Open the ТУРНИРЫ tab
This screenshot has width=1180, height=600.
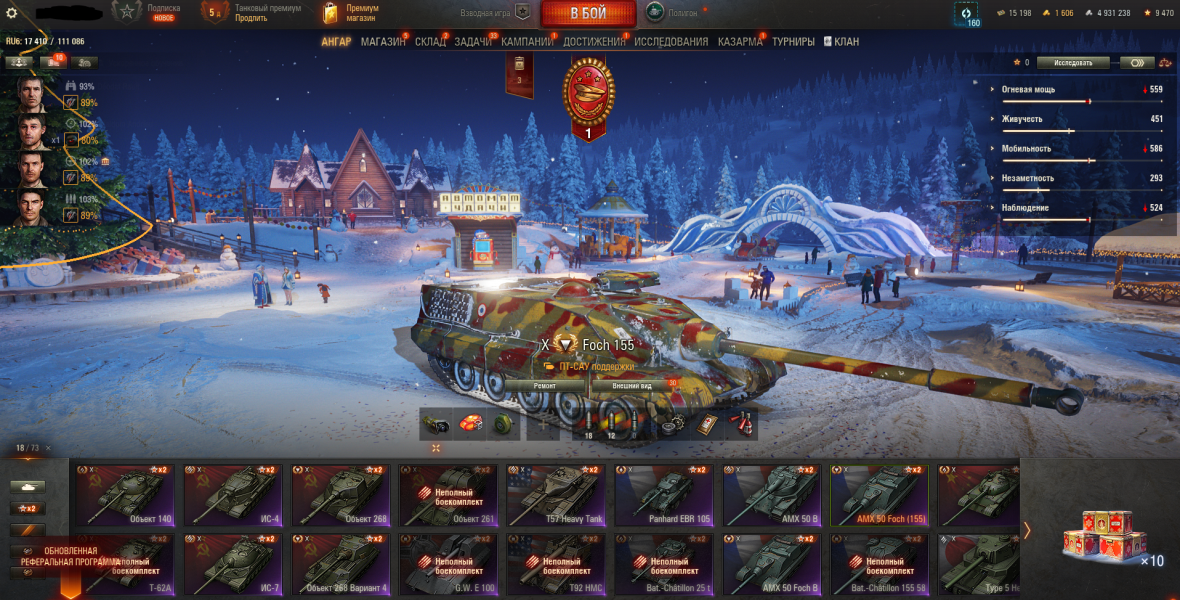click(x=793, y=42)
